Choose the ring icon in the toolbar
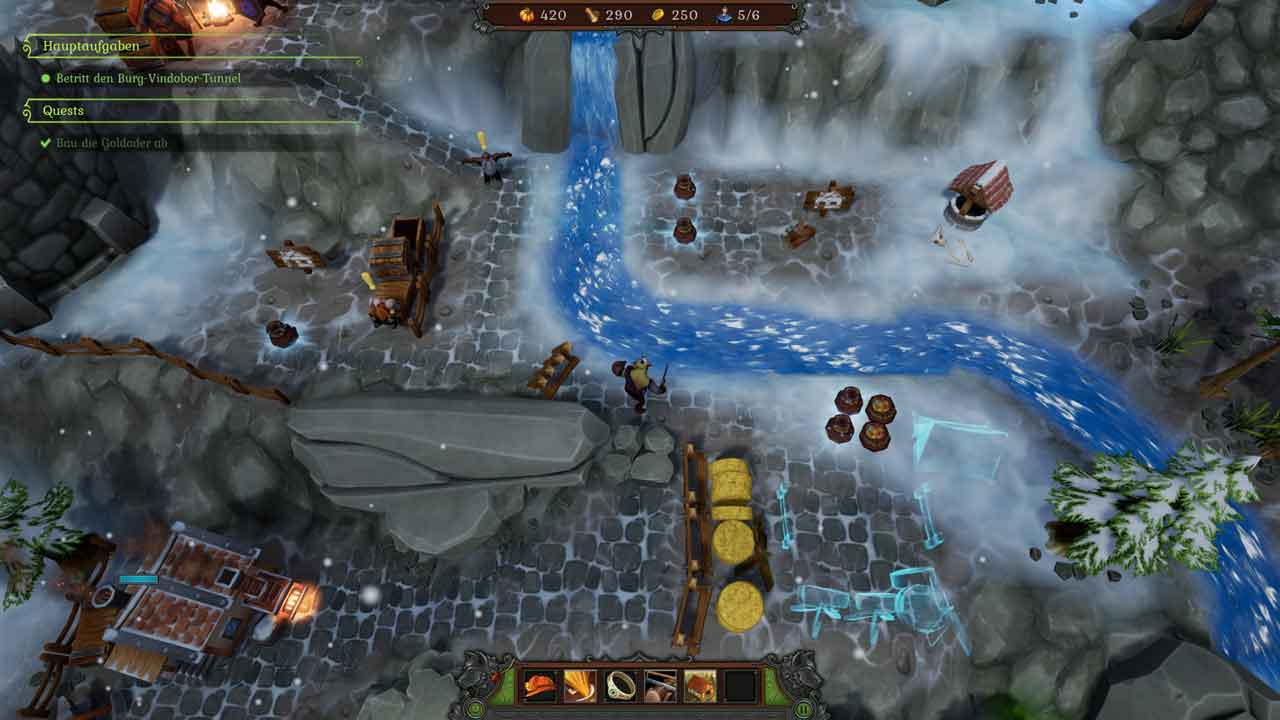1280x720 pixels. (620, 686)
